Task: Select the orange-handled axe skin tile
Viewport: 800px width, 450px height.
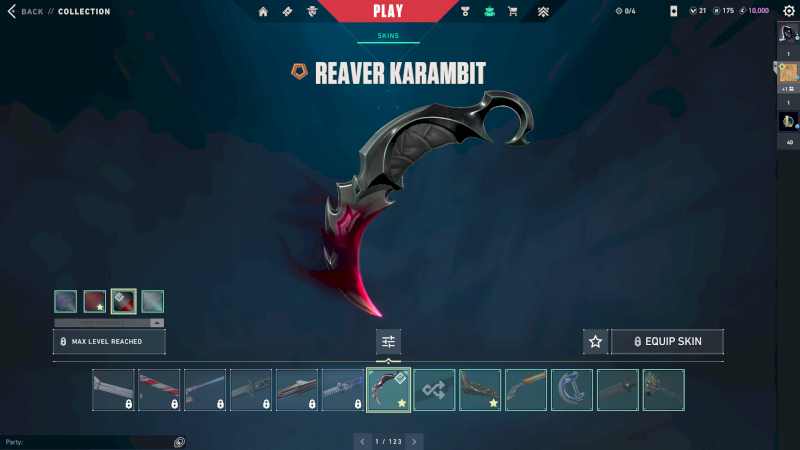Action: [x=526, y=390]
